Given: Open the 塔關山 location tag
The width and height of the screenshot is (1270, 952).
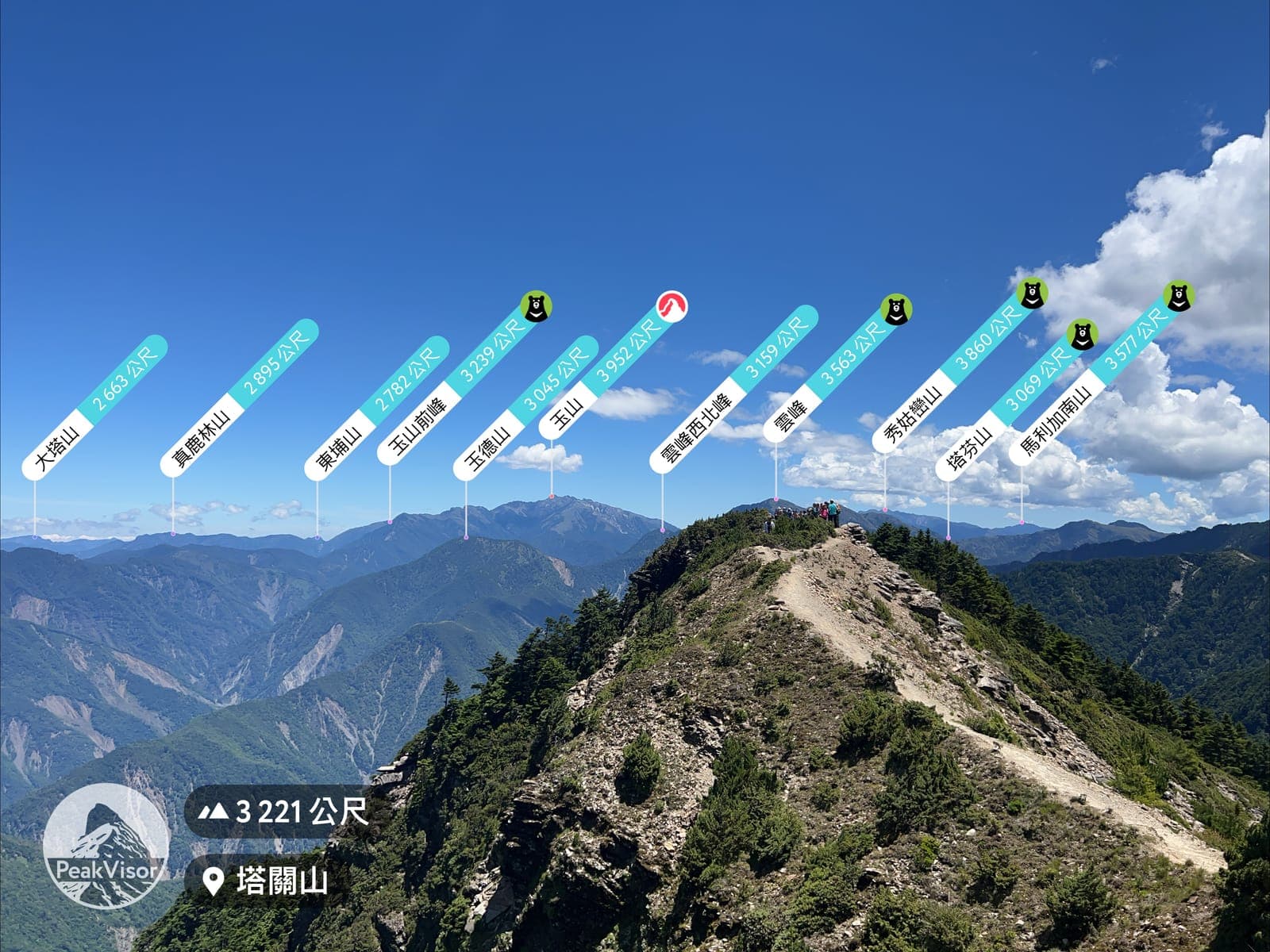Looking at the screenshot, I should [268, 881].
